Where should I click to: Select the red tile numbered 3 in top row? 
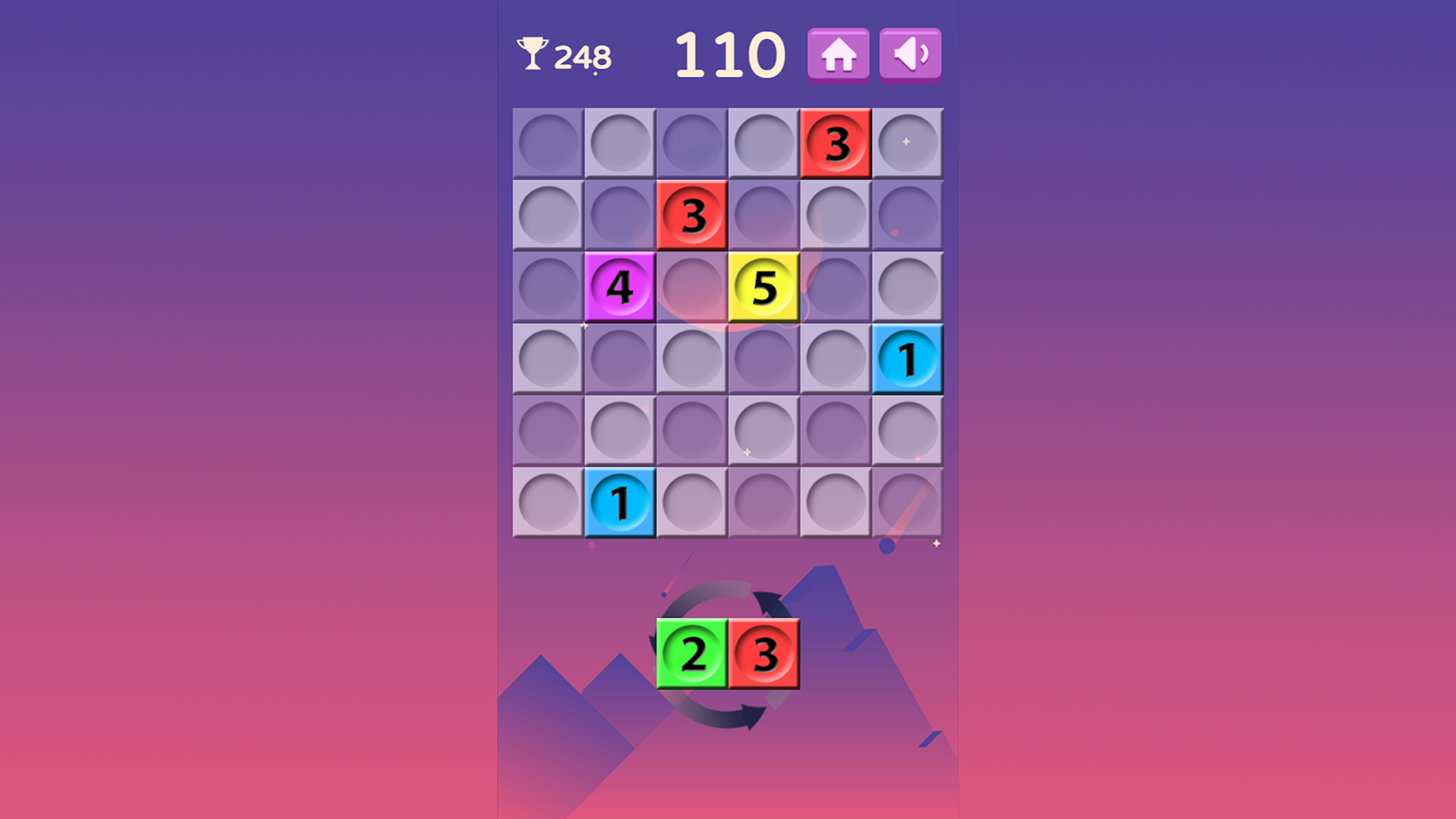click(x=836, y=143)
